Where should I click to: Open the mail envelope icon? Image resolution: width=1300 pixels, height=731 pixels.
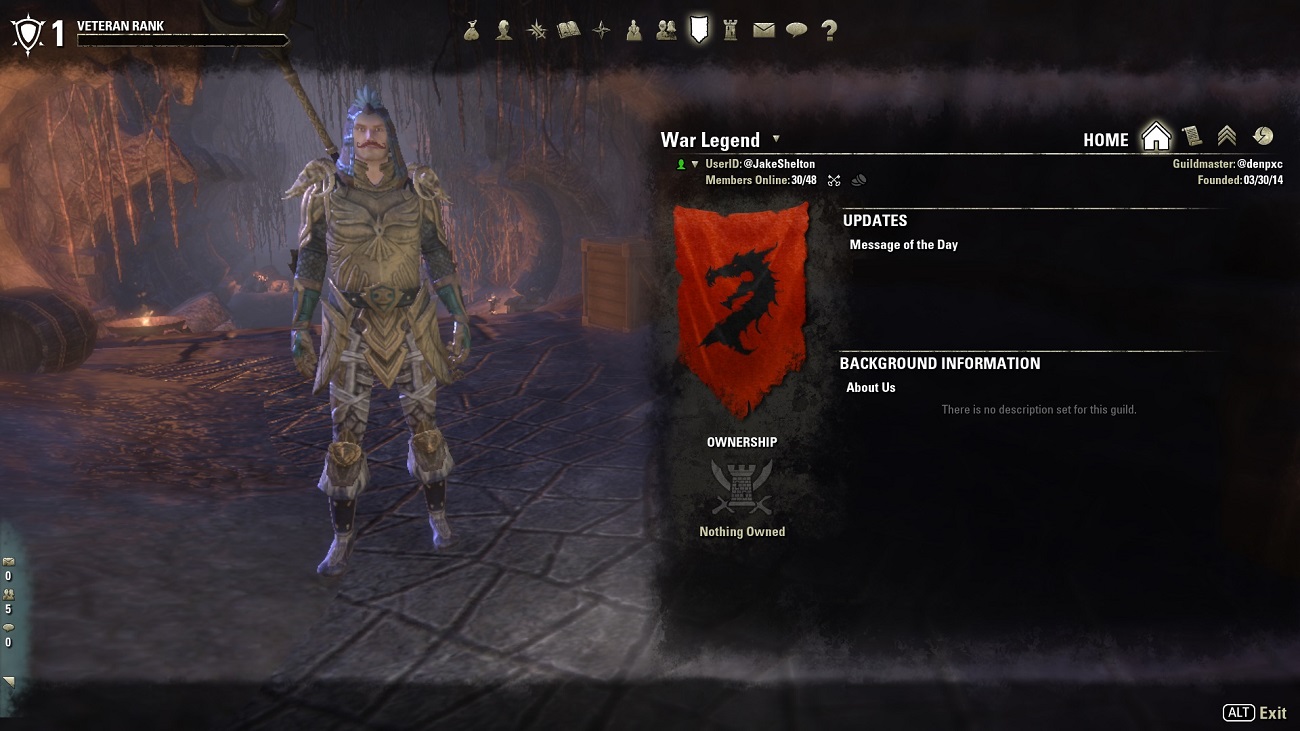coord(764,31)
